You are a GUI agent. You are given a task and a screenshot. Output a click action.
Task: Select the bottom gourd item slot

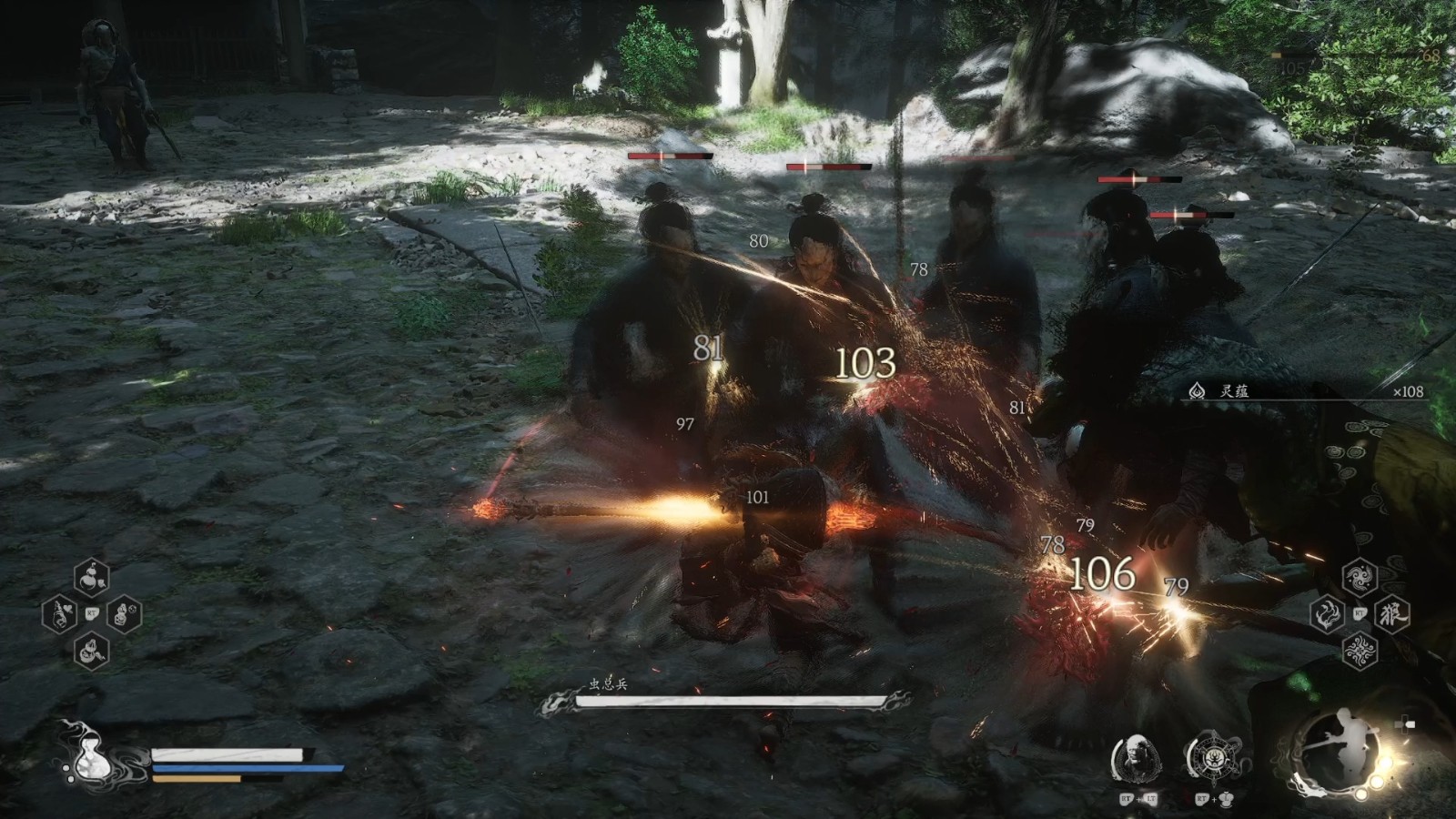[91, 651]
